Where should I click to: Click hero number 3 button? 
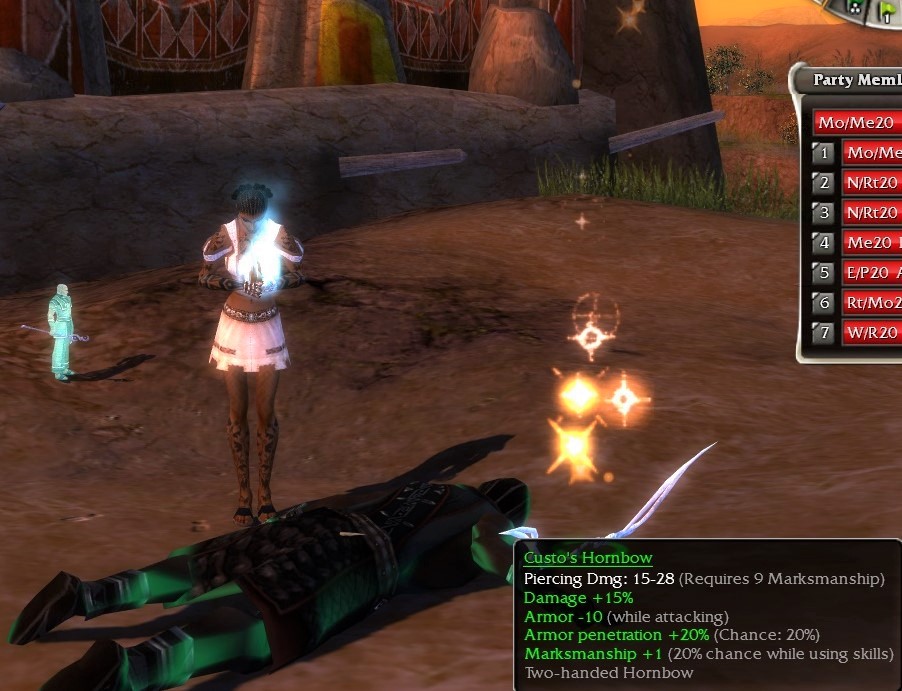pos(823,213)
